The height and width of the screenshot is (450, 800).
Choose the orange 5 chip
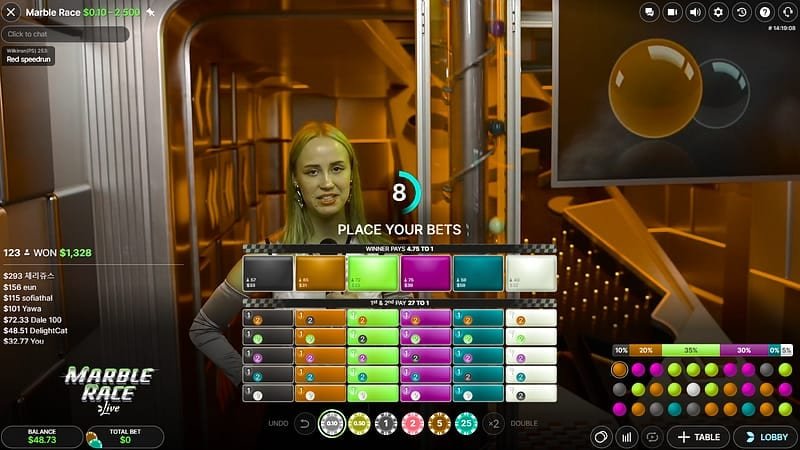[x=439, y=423]
